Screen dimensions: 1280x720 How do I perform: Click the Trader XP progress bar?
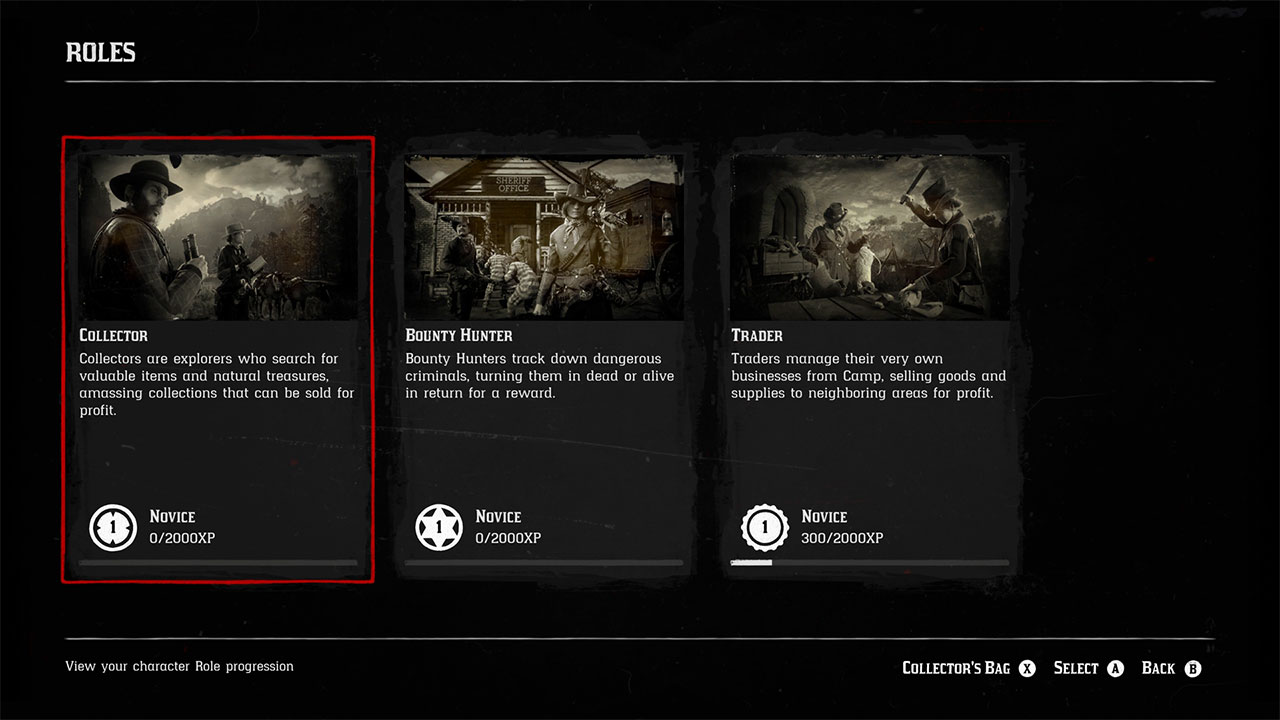[x=870, y=562]
